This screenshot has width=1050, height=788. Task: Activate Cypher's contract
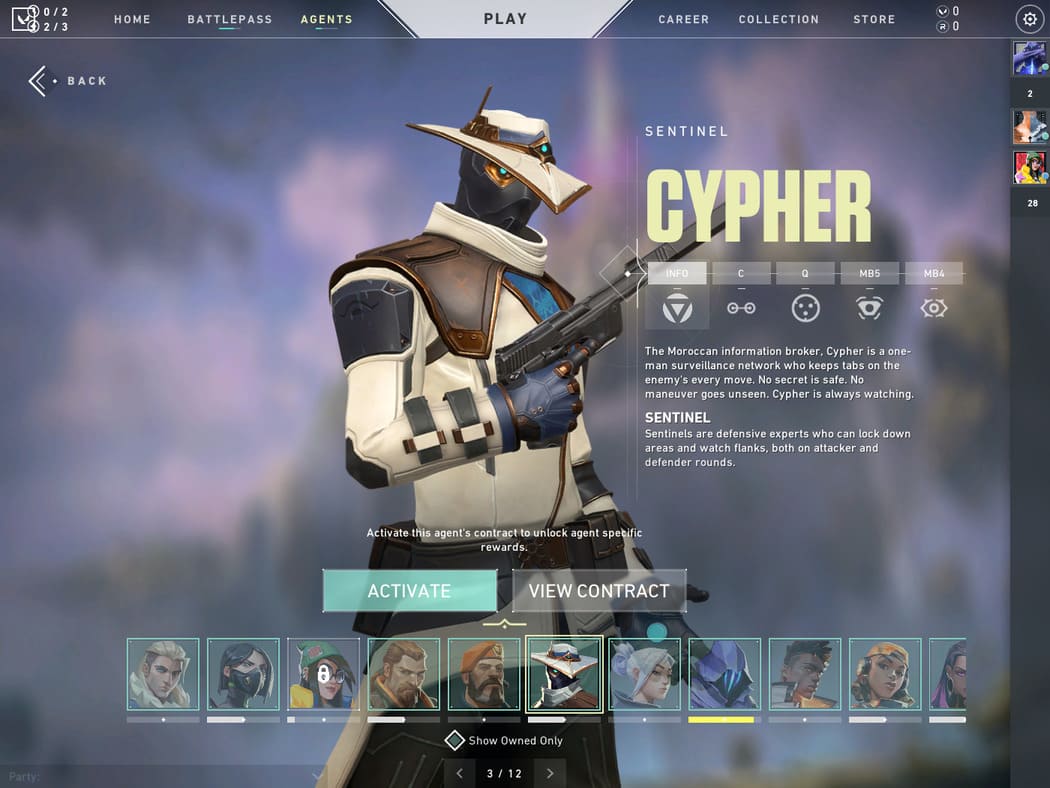coord(409,591)
